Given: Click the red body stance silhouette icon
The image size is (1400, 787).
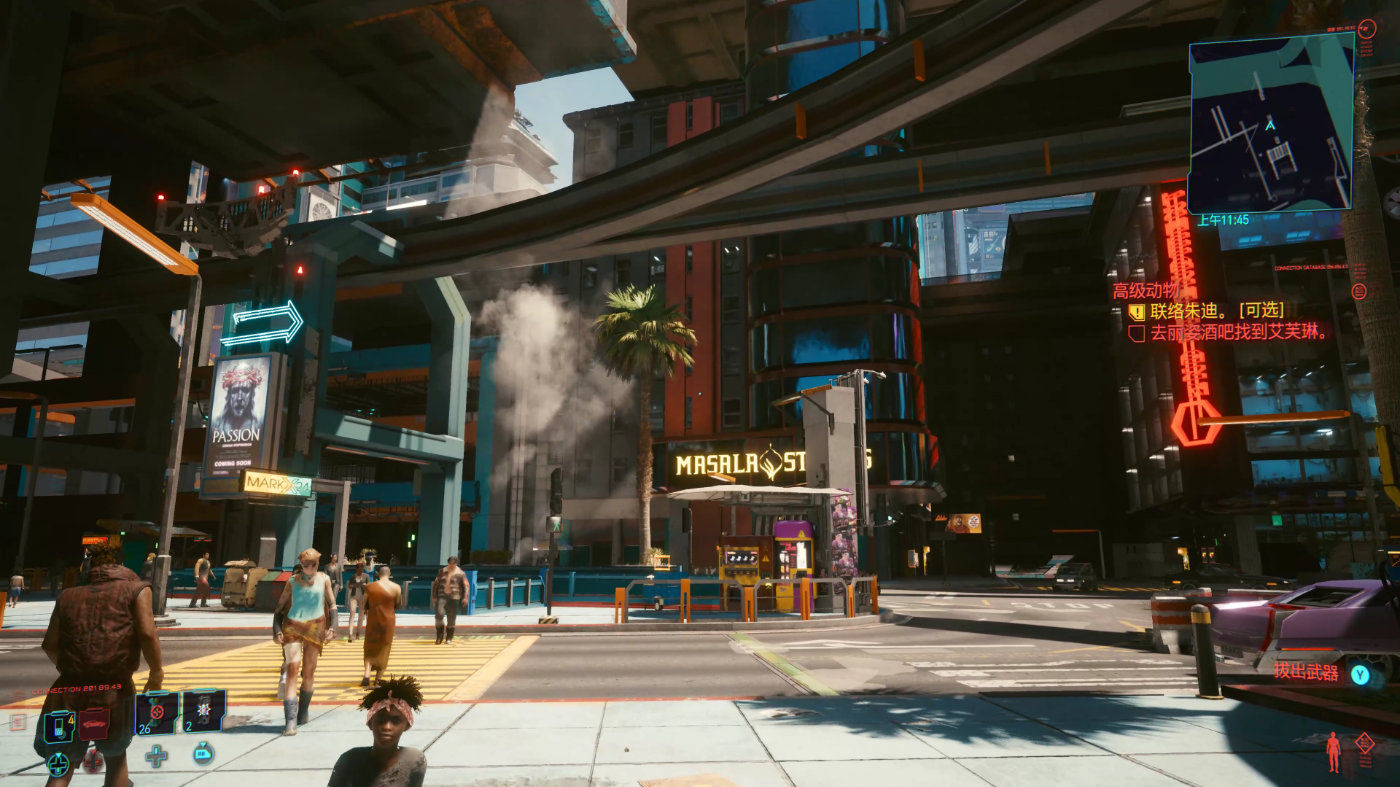Looking at the screenshot, I should [x=1333, y=751].
